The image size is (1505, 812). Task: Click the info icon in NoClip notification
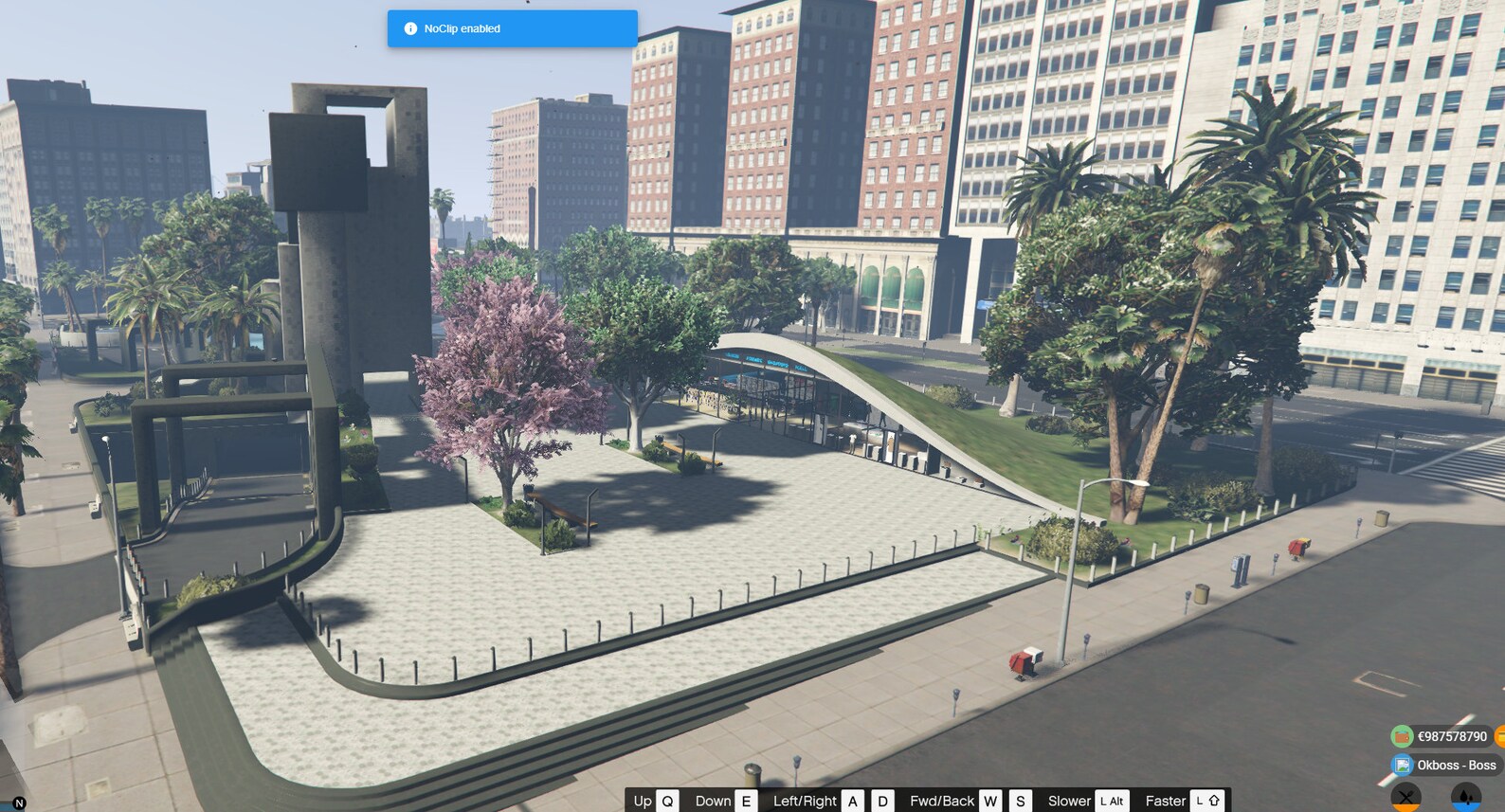tap(409, 28)
